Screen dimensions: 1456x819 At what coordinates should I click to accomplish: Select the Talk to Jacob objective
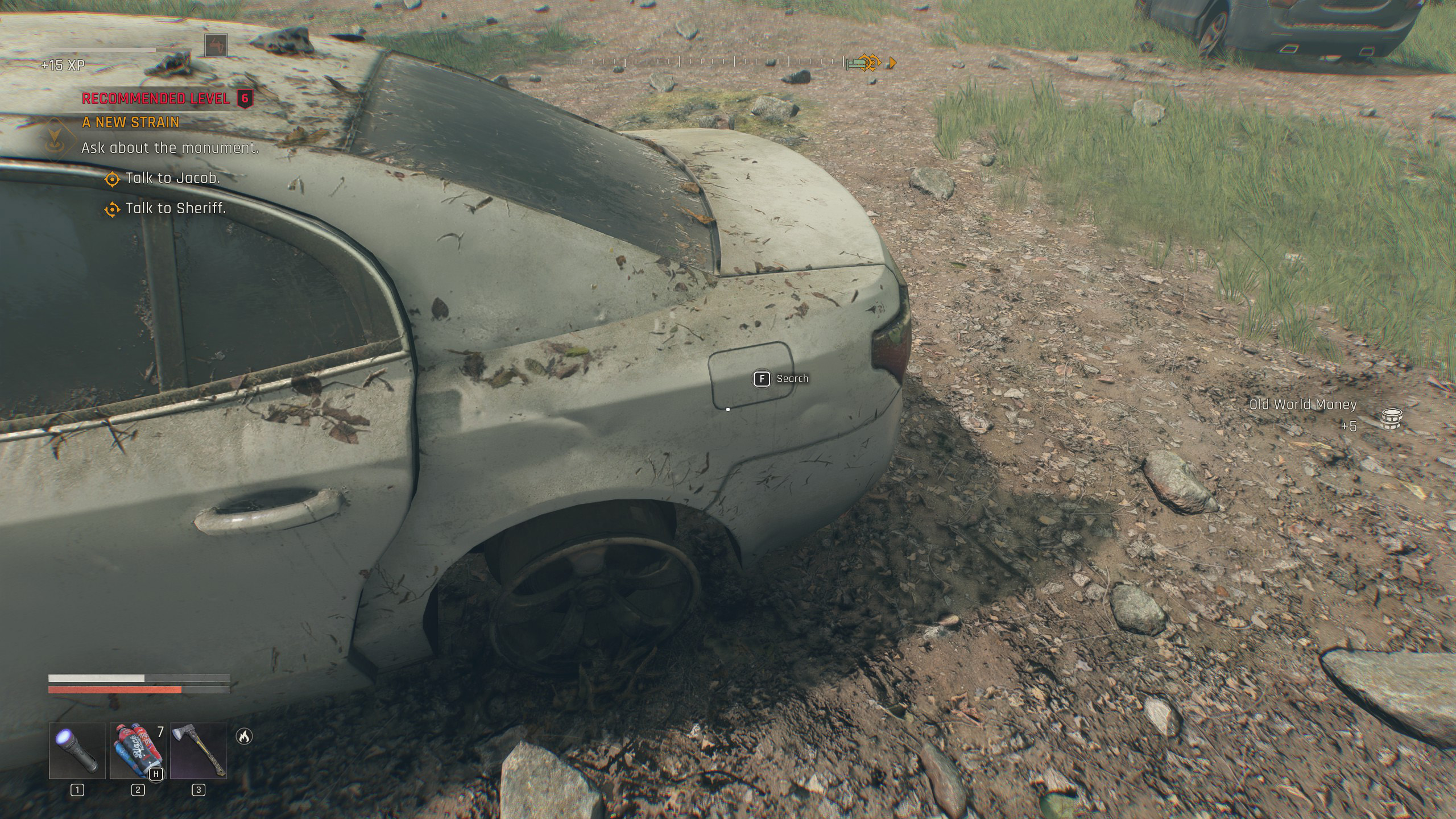tap(172, 178)
